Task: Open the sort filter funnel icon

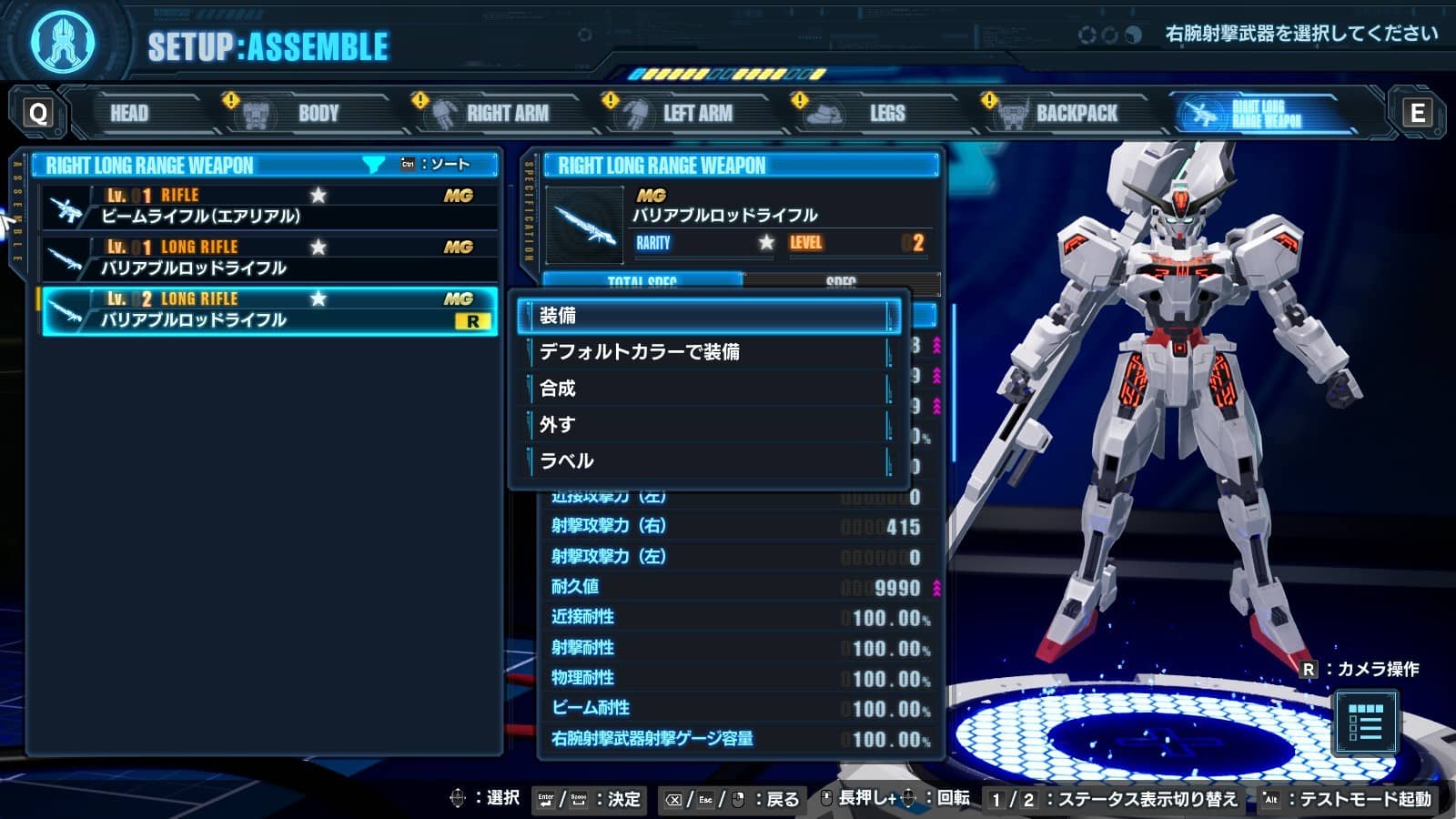Action: point(372,165)
